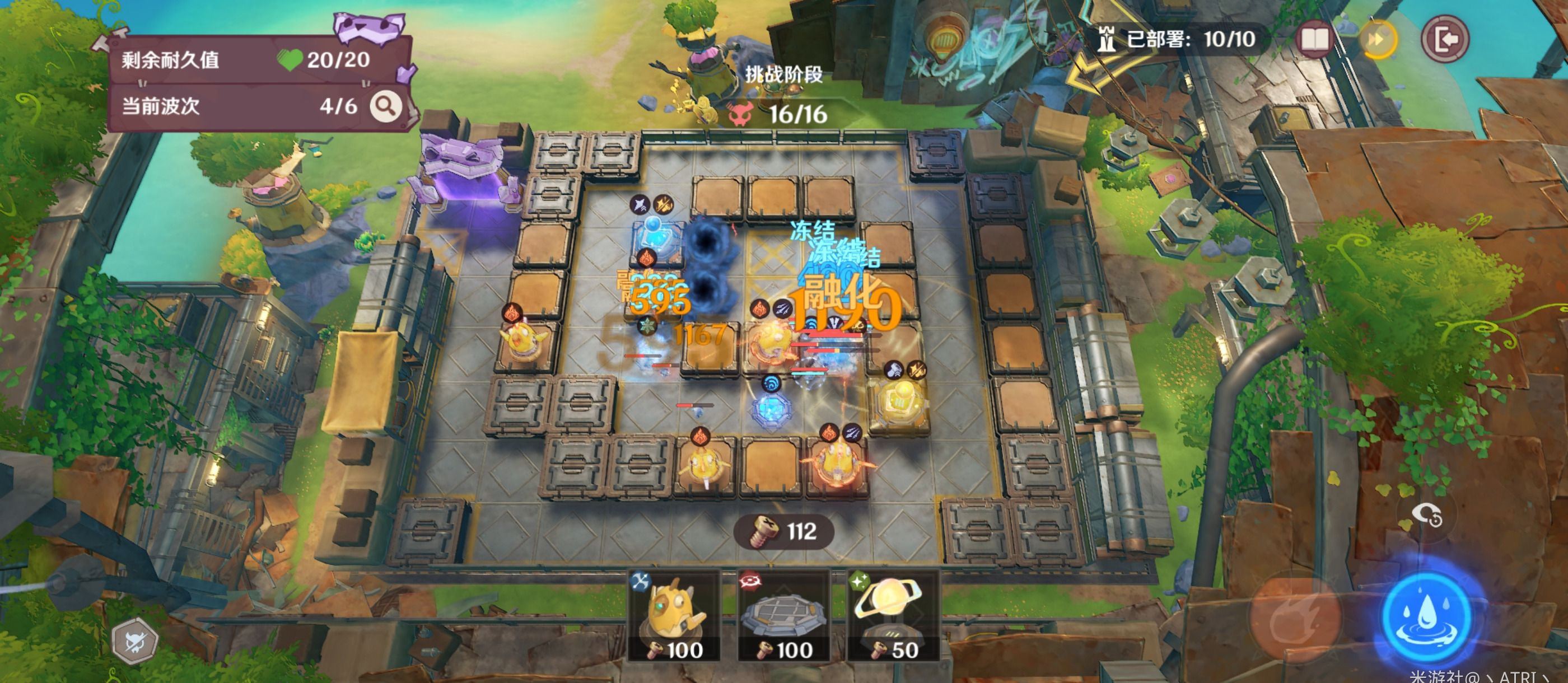Click the camera reset view icon
This screenshot has height=683, width=1568.
1427,516
